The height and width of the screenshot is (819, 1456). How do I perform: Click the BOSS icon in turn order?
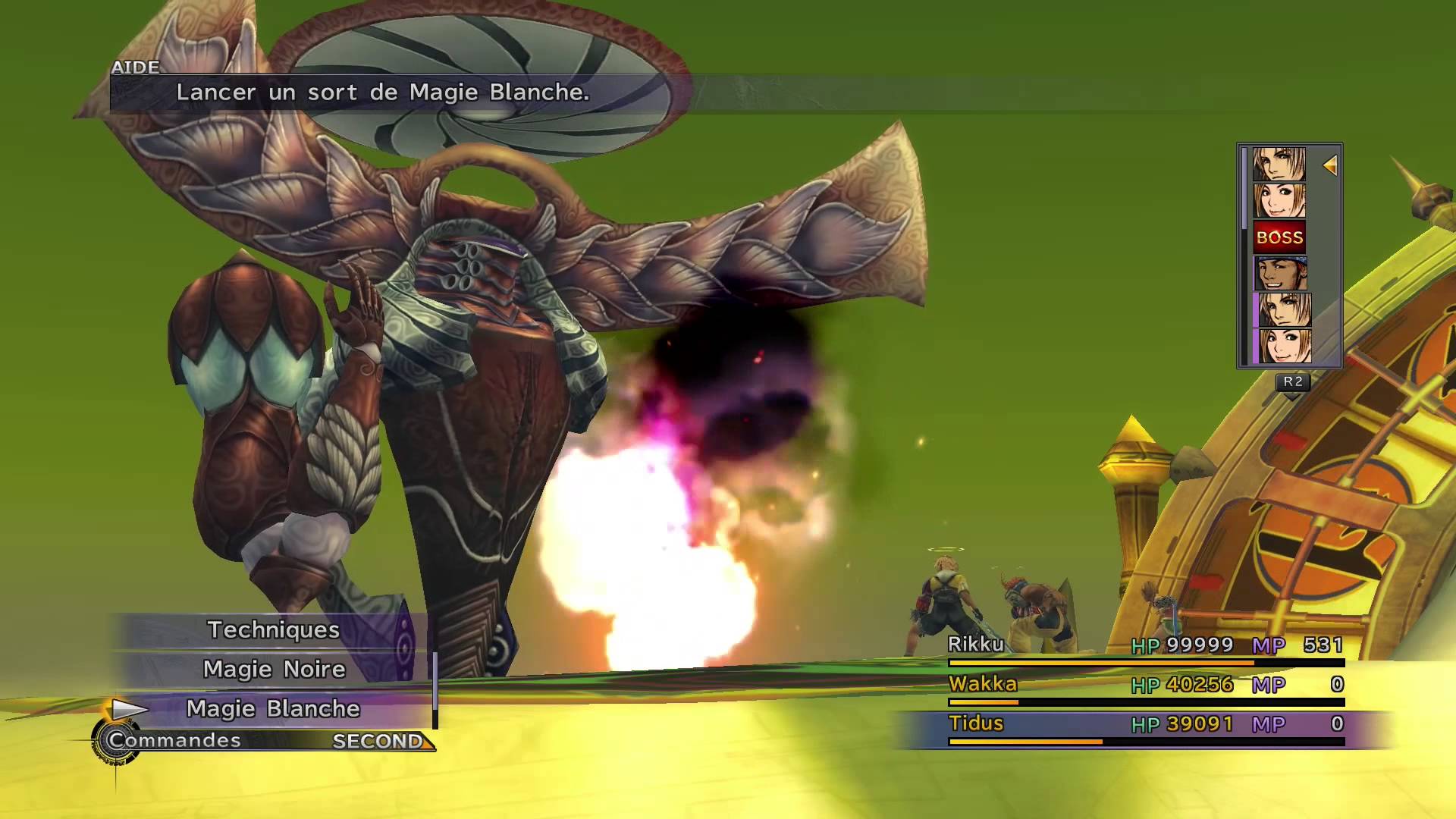(x=1279, y=237)
